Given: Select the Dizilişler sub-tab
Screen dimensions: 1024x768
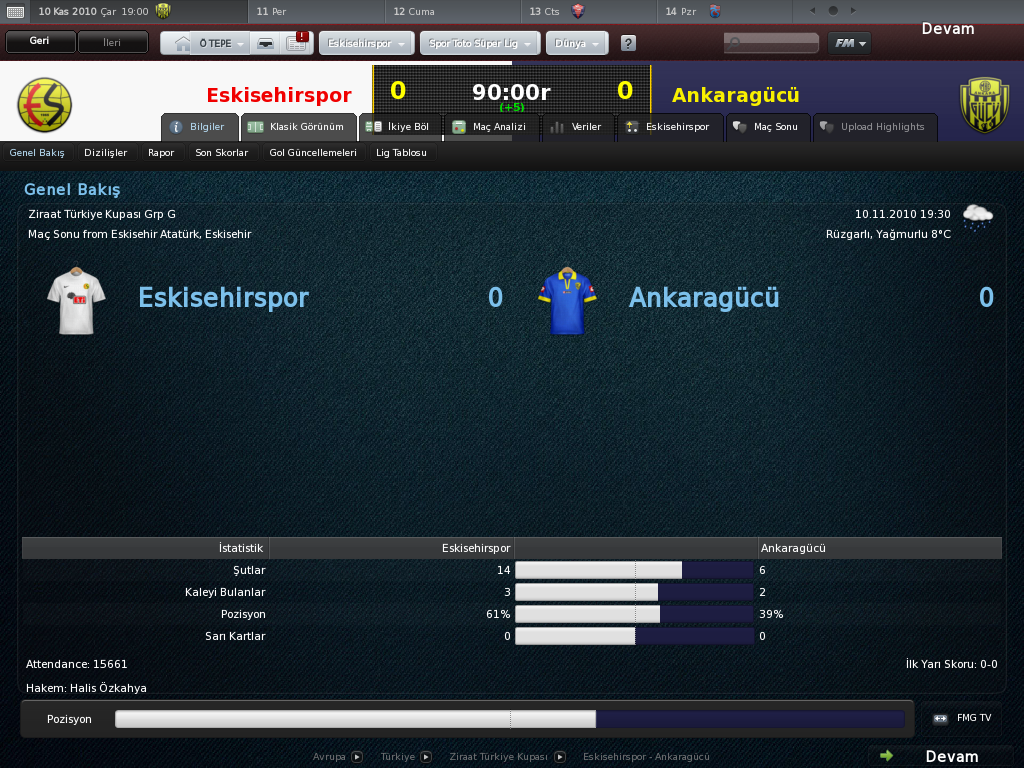Looking at the screenshot, I should (106, 153).
